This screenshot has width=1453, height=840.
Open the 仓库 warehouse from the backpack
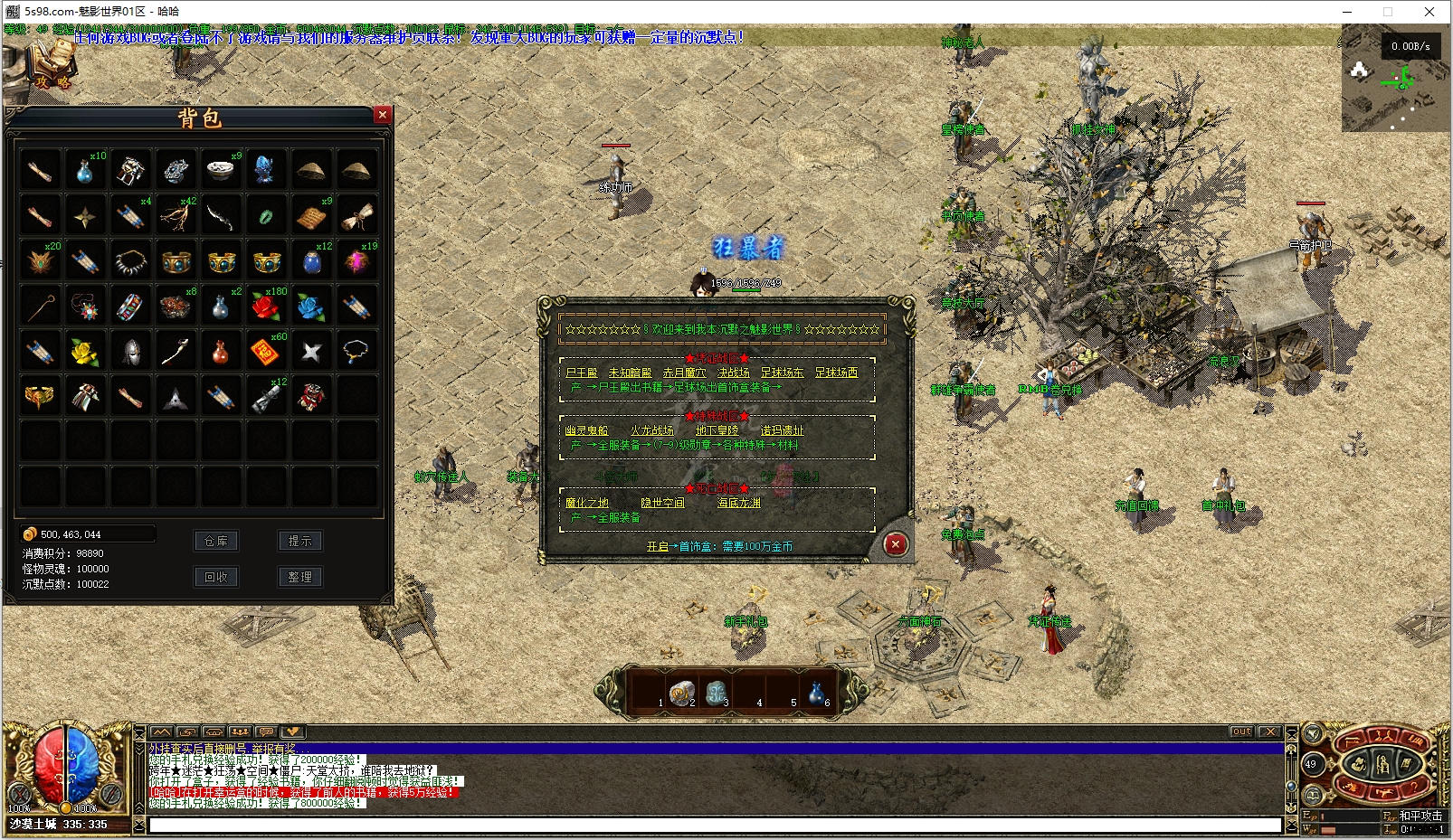tap(216, 541)
